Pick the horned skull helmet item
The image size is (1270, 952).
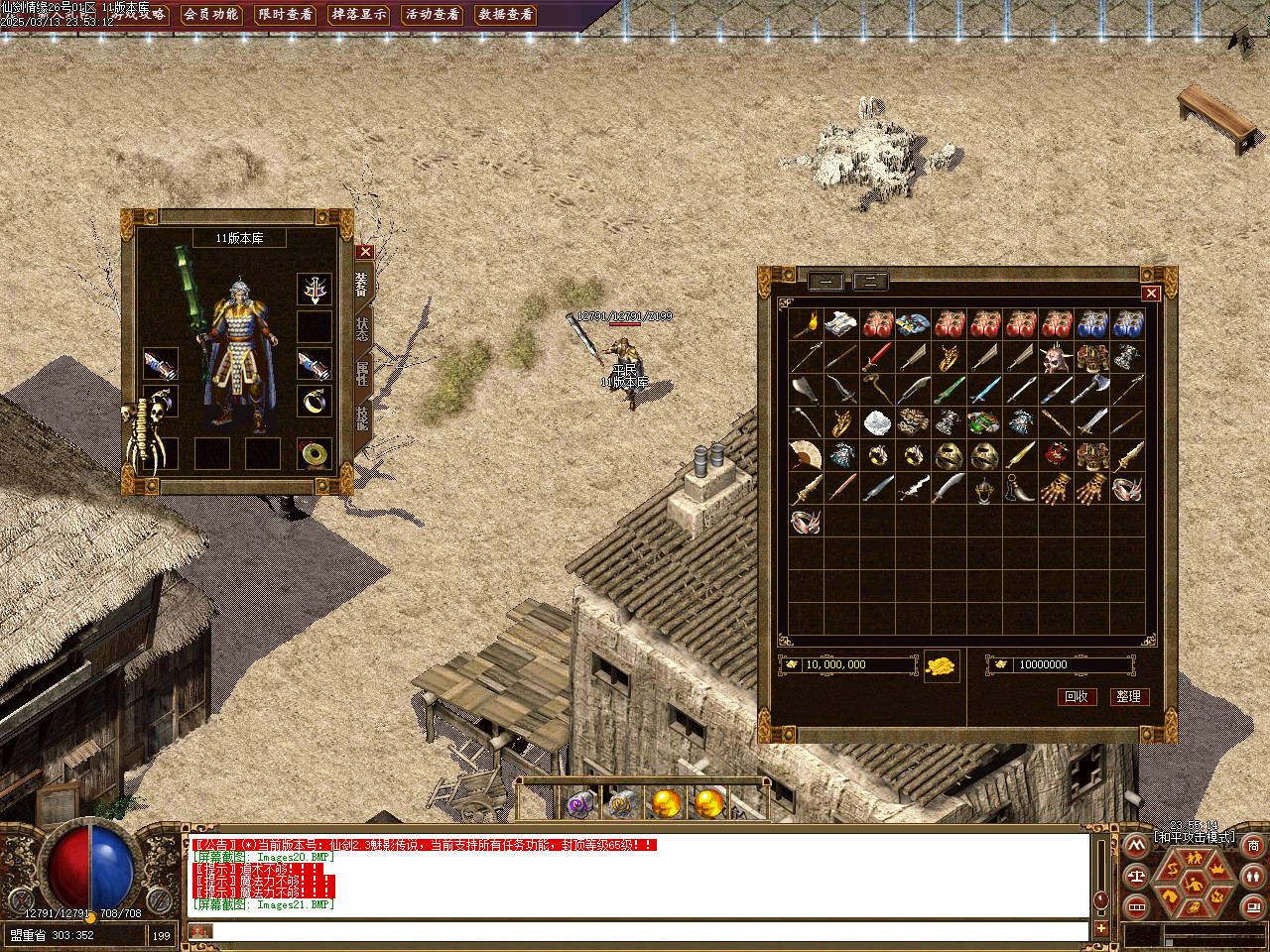(x=1057, y=357)
